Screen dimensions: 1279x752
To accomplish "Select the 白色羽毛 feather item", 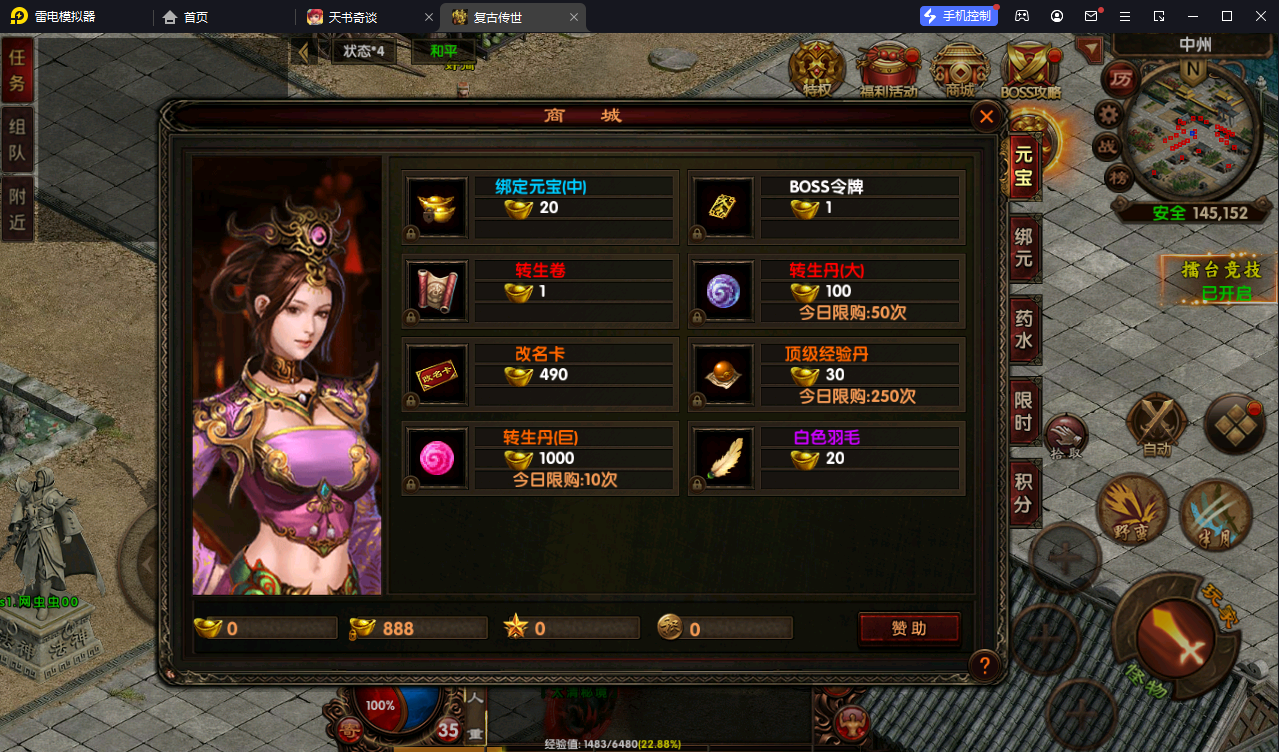I will [x=724, y=458].
